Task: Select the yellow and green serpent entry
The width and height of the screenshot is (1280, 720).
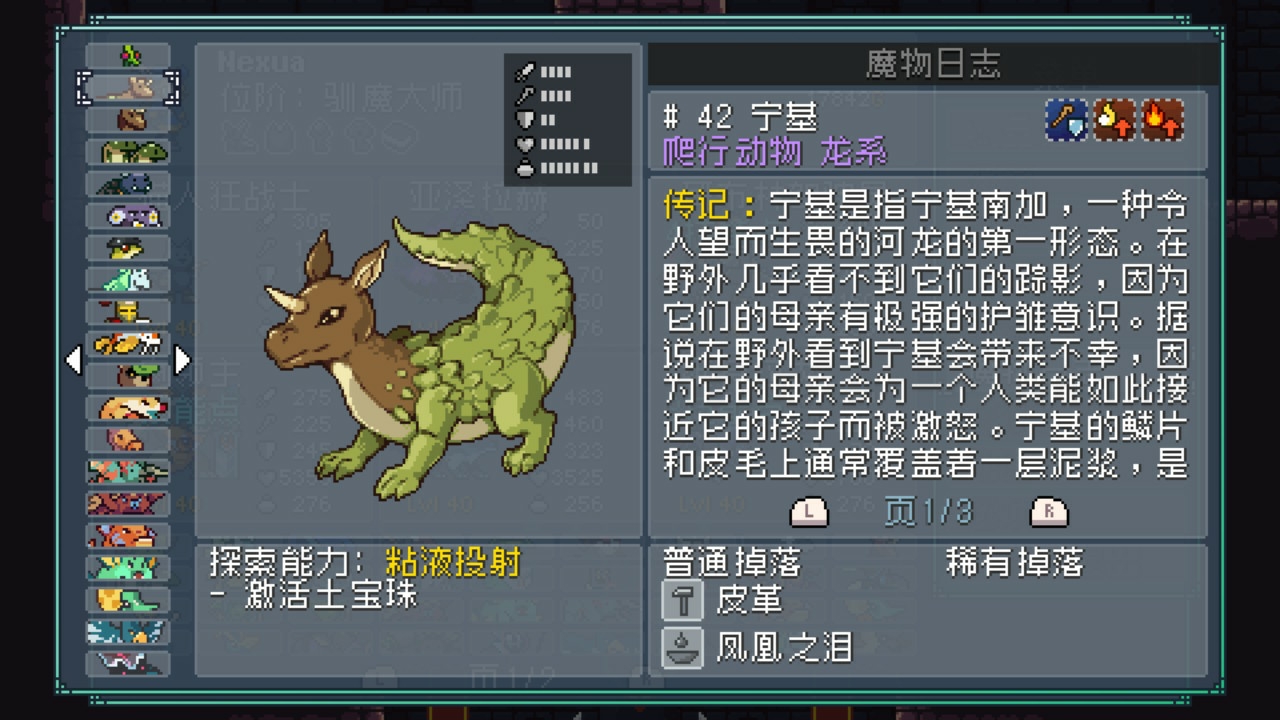Action: [x=128, y=600]
